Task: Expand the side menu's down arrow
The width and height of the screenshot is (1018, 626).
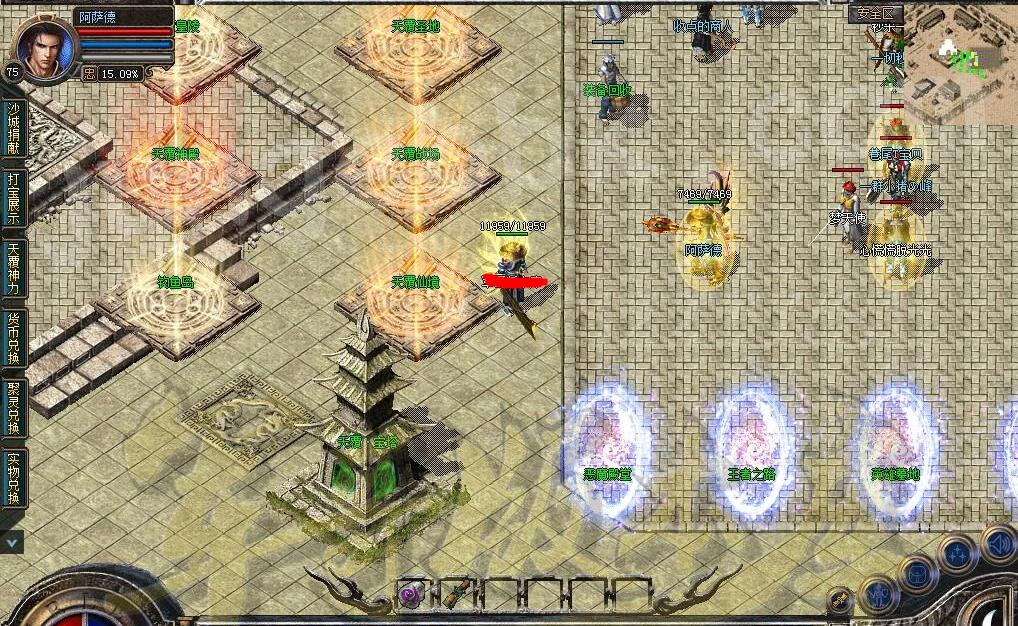Action: click(12, 541)
